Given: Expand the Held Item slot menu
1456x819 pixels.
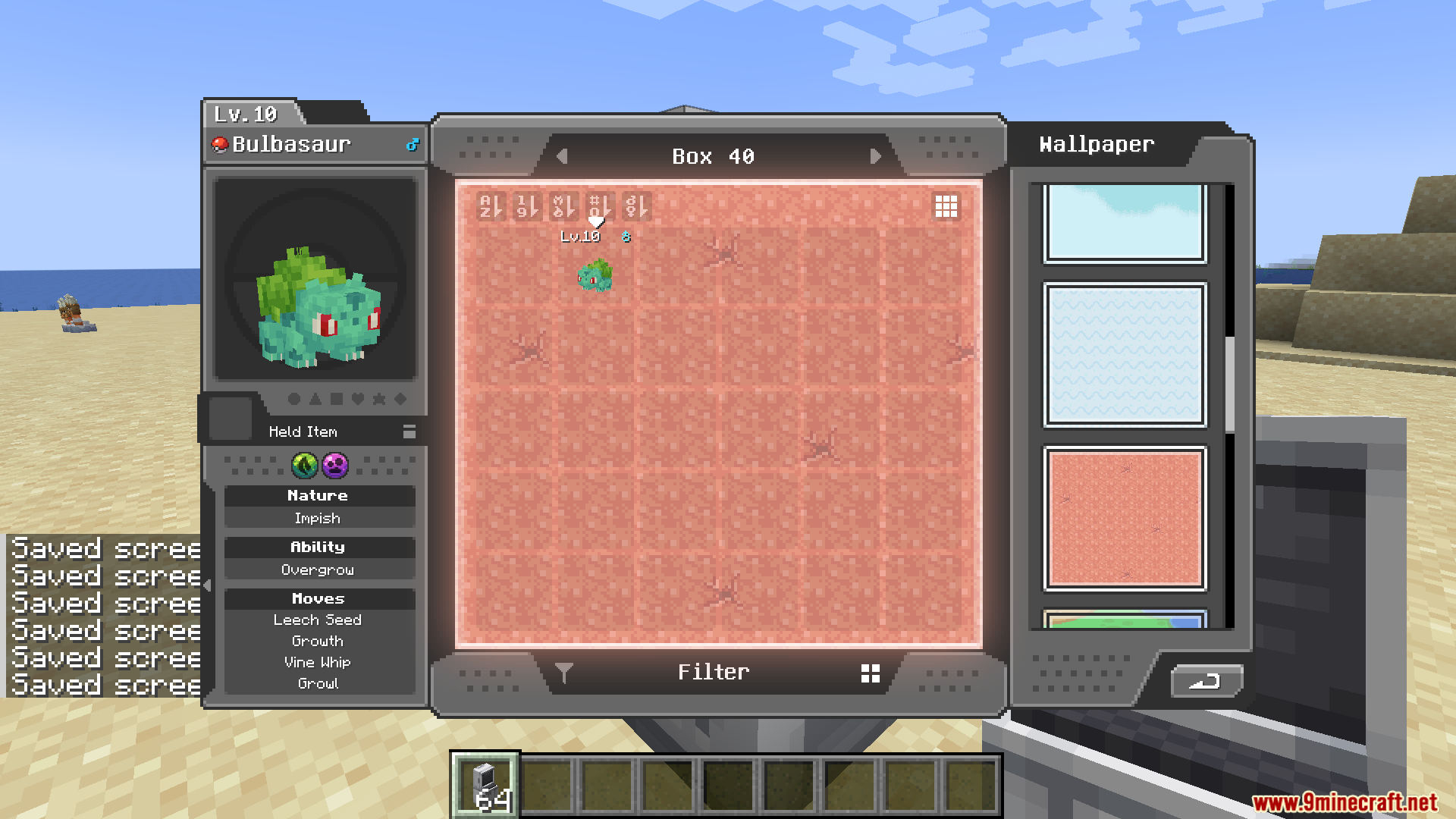Looking at the screenshot, I should click(x=409, y=431).
